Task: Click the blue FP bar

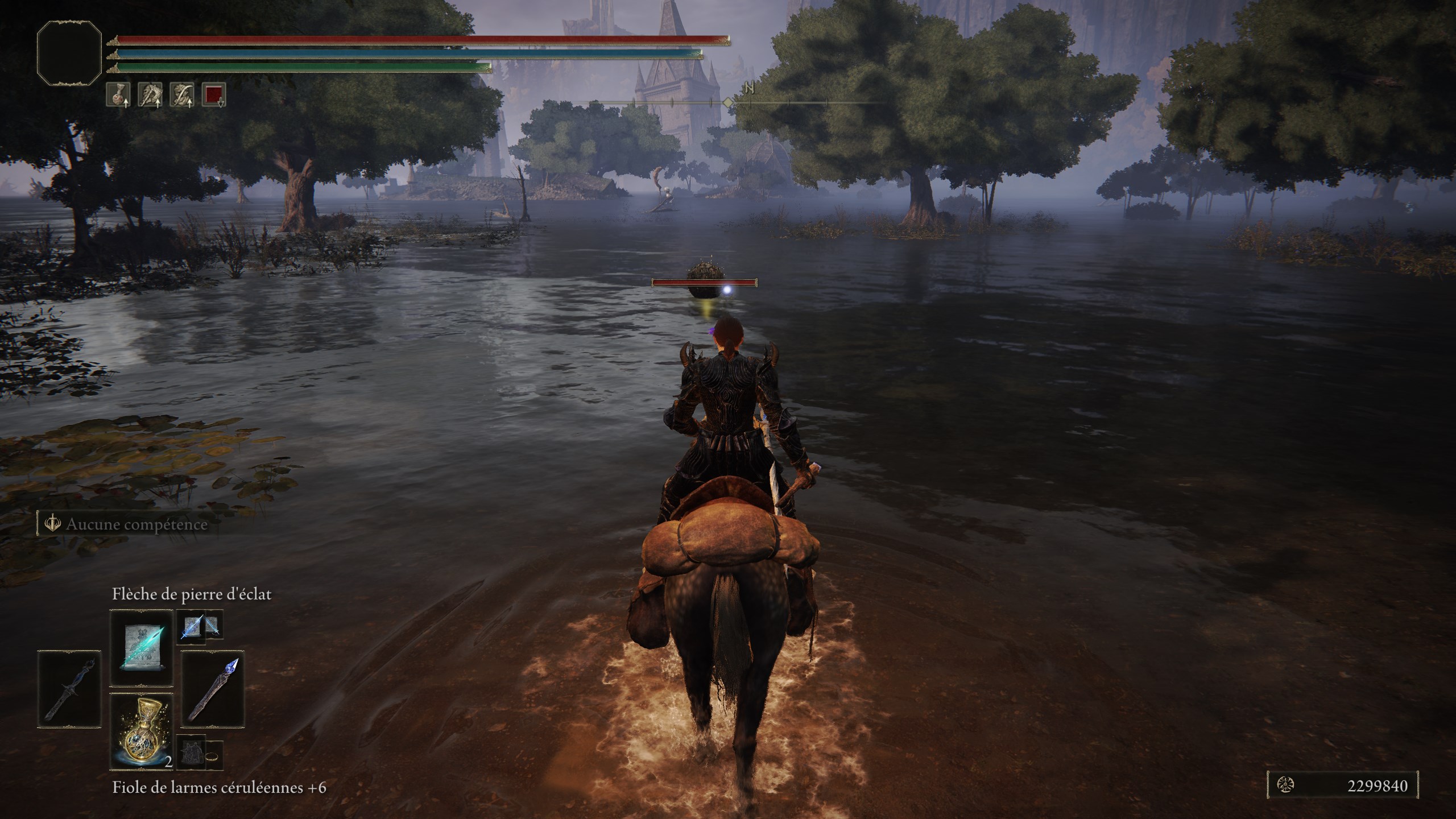Action: point(398,54)
